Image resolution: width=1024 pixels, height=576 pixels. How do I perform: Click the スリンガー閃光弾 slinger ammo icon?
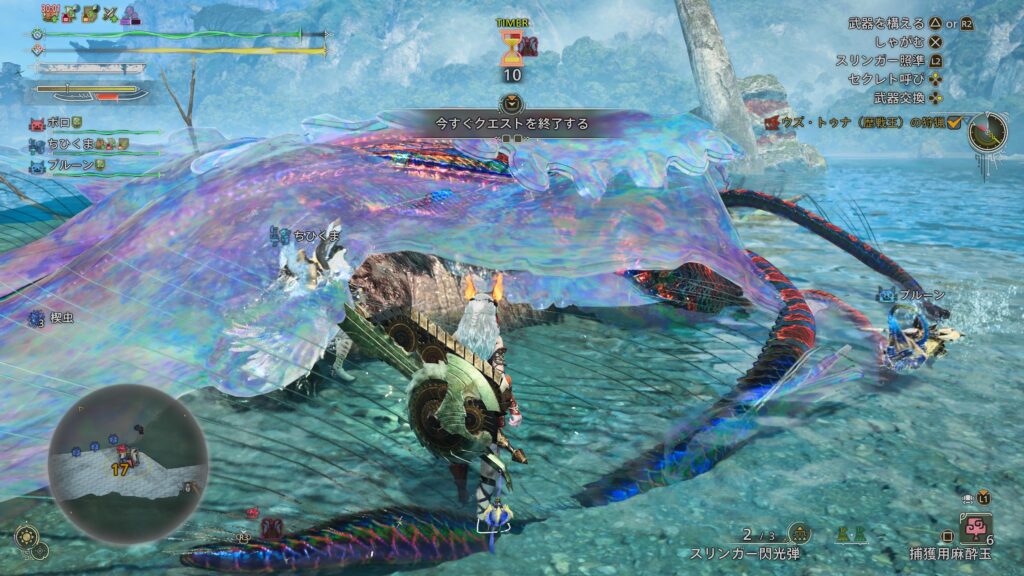pyautogui.click(x=798, y=534)
